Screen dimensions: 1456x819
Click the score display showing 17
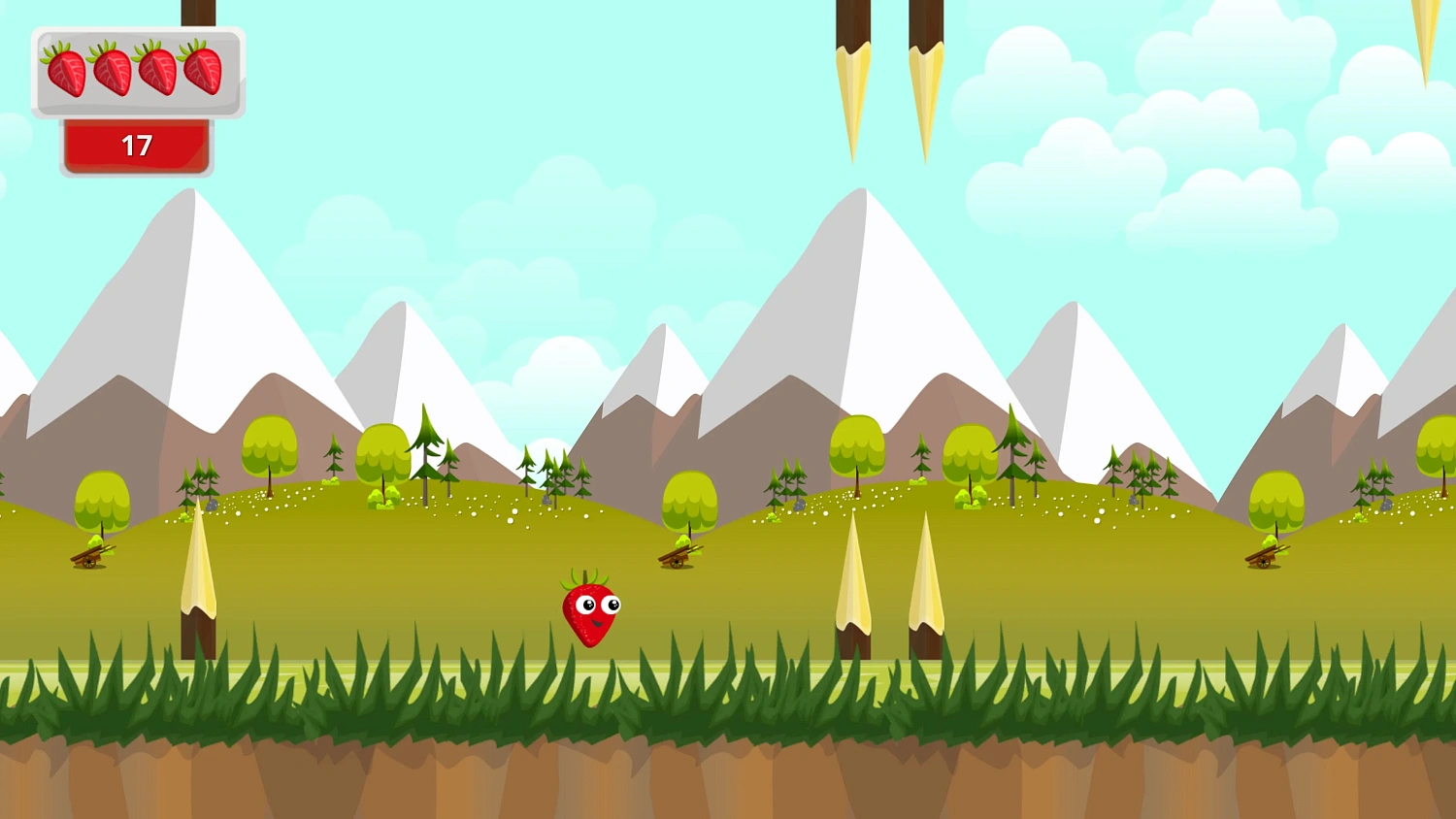click(x=137, y=146)
